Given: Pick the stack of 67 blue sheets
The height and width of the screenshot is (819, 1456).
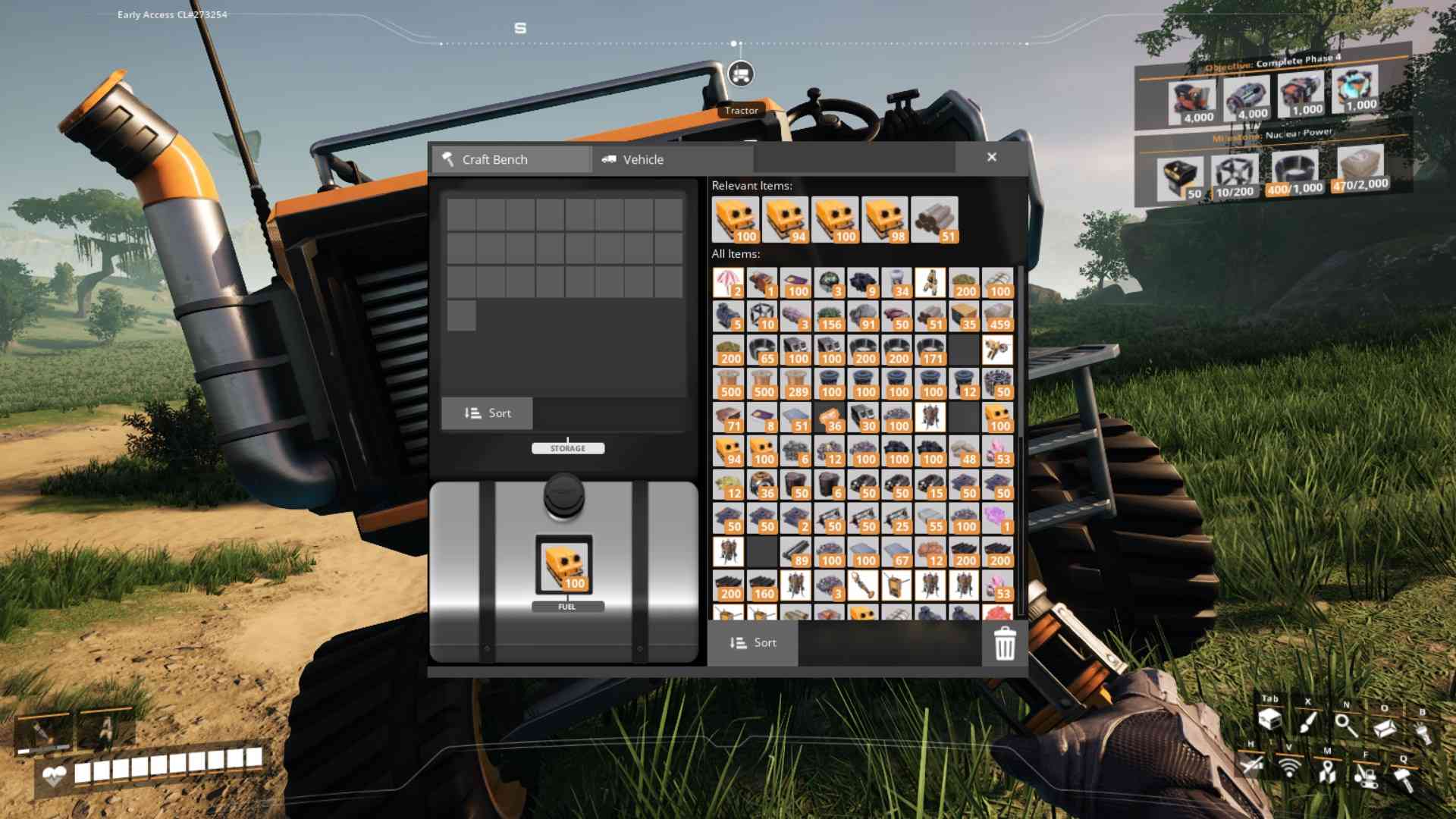Looking at the screenshot, I should (896, 552).
